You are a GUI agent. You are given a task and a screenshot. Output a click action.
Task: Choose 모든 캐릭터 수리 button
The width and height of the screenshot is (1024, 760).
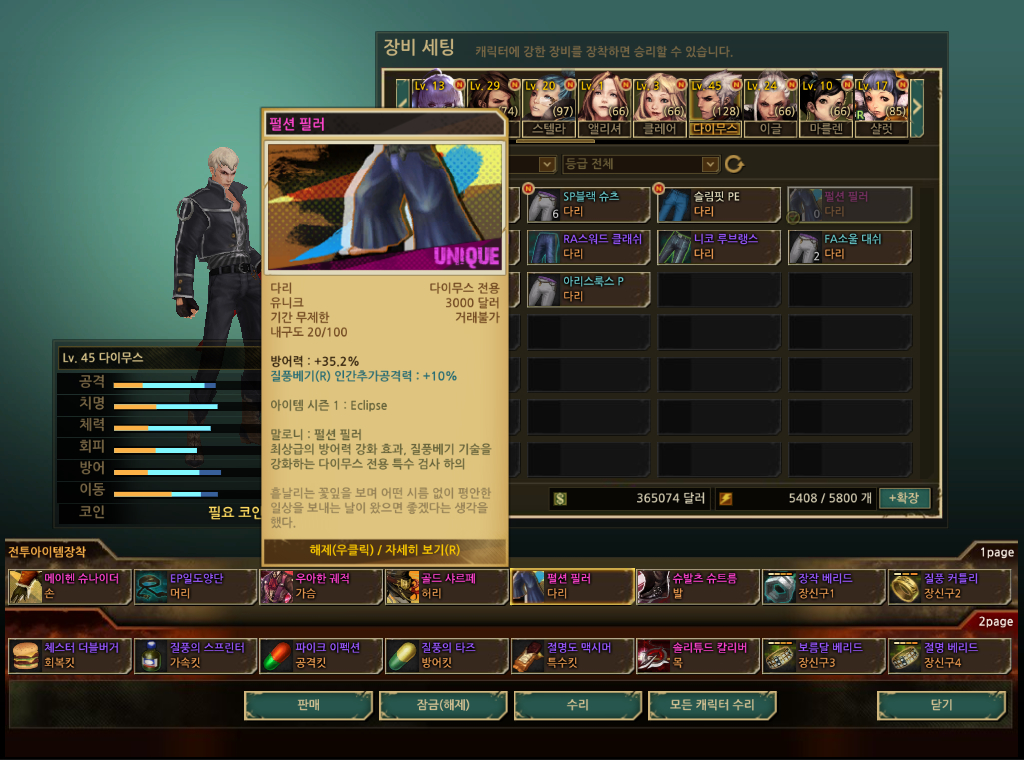point(712,705)
